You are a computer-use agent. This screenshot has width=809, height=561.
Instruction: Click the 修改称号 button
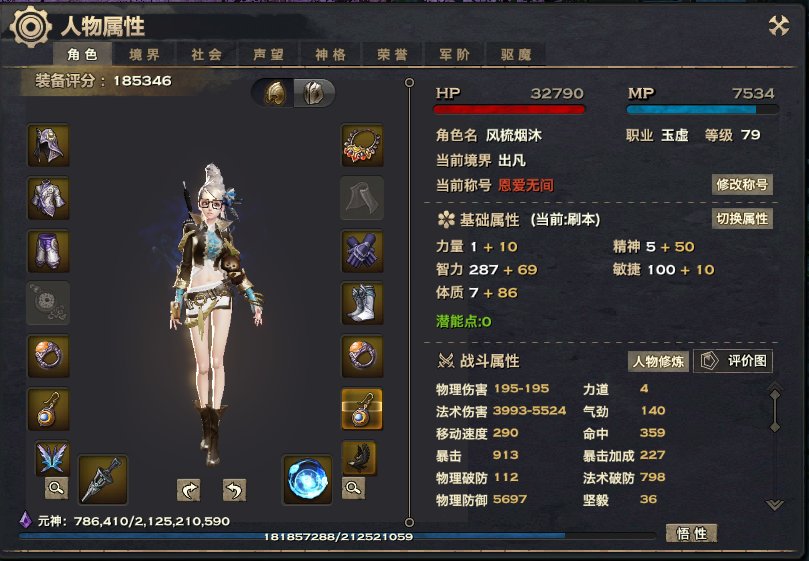742,185
